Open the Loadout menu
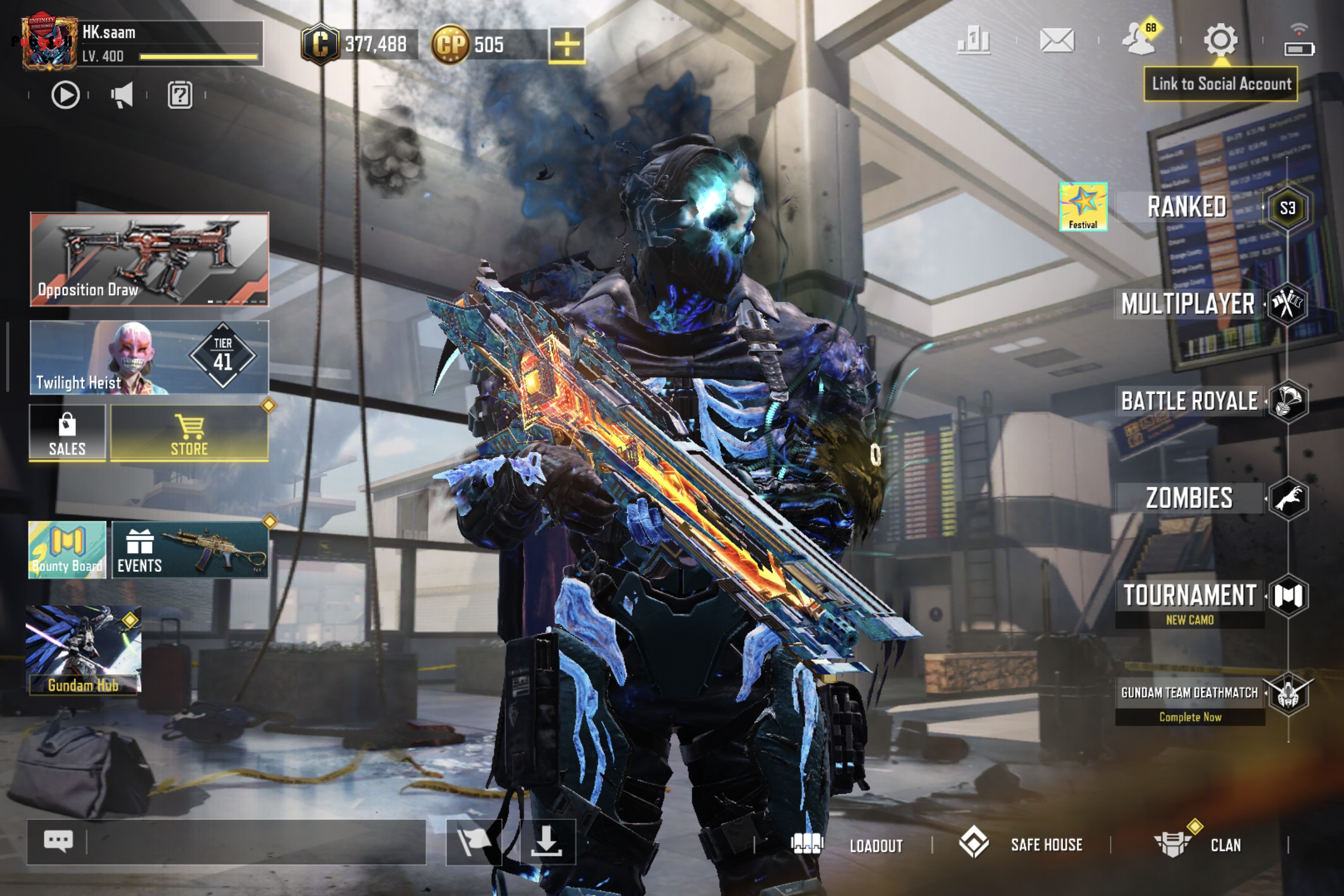This screenshot has width=1344, height=896. pos(847,845)
